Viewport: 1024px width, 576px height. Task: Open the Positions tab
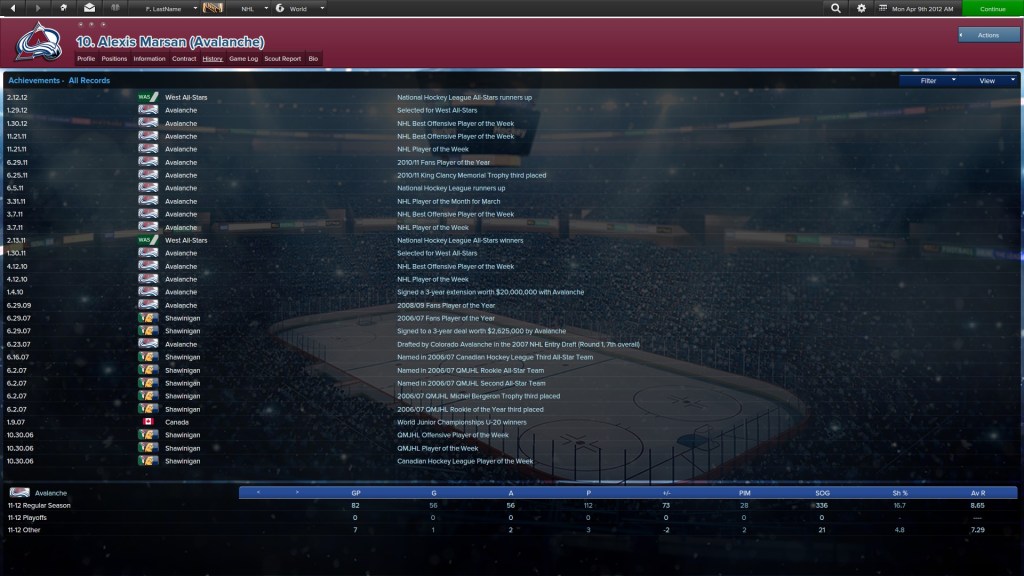coord(114,59)
